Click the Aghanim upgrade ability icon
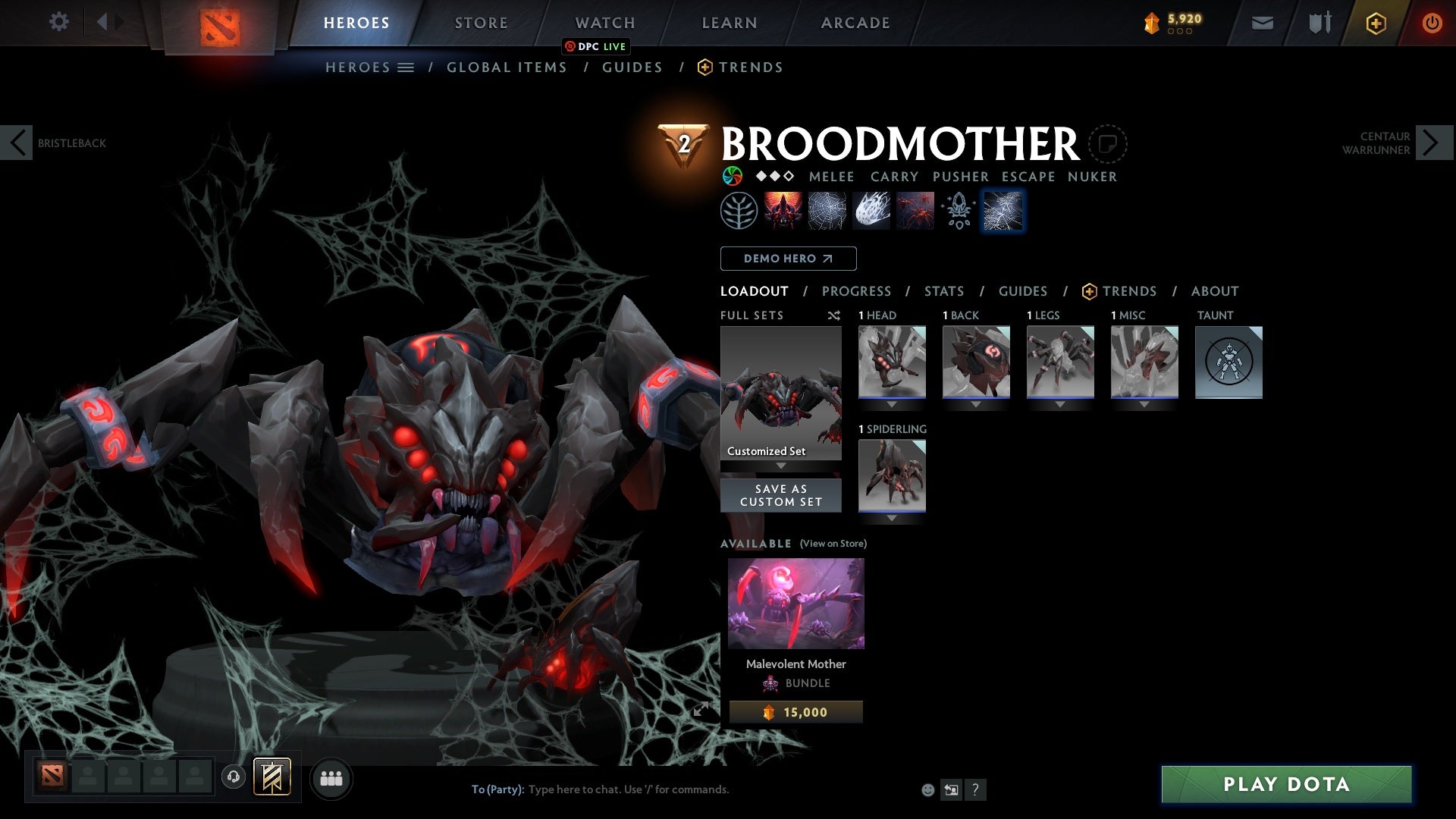This screenshot has width=1456, height=819. click(958, 210)
